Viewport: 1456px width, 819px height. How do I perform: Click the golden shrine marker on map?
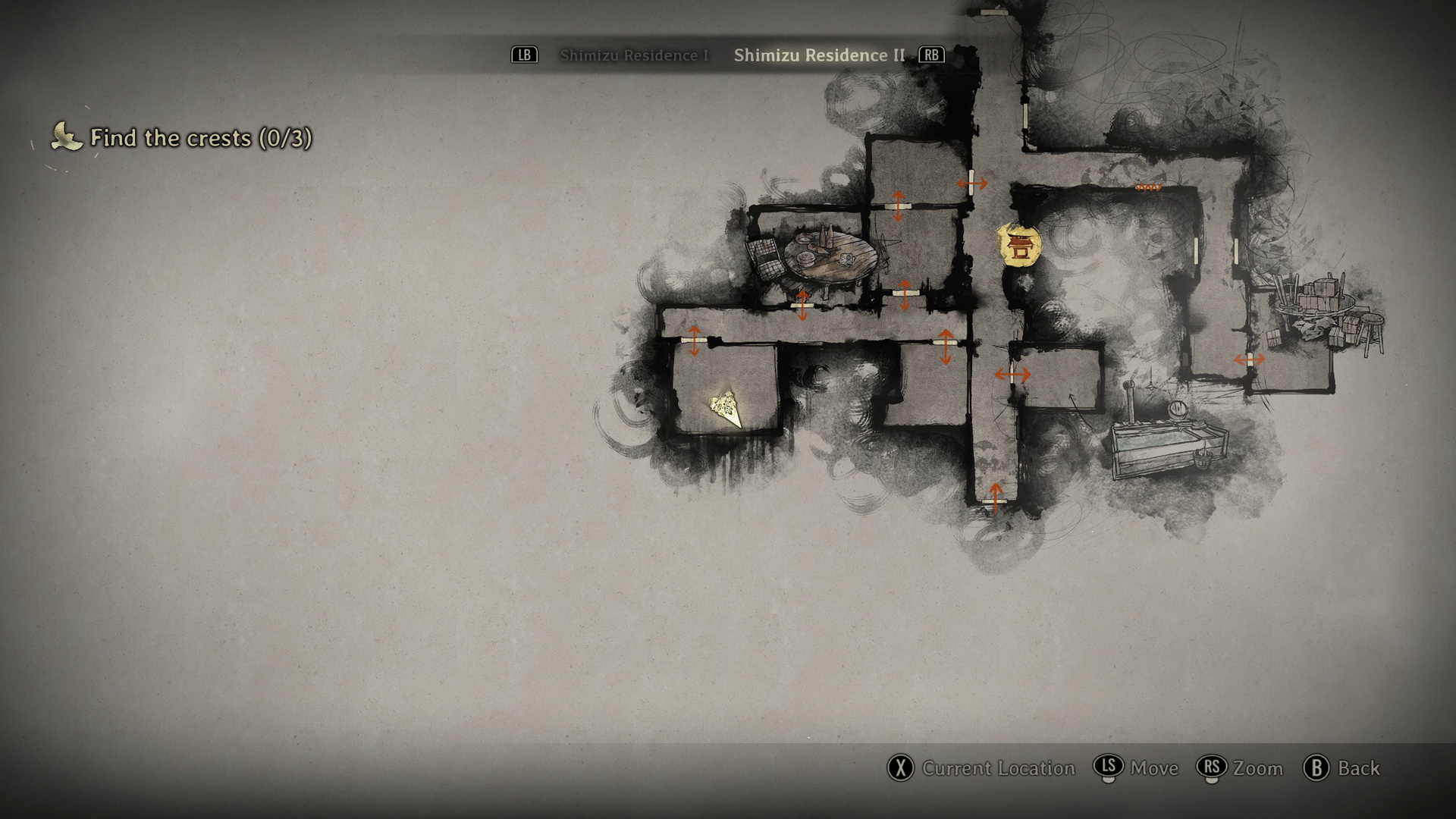1018,245
